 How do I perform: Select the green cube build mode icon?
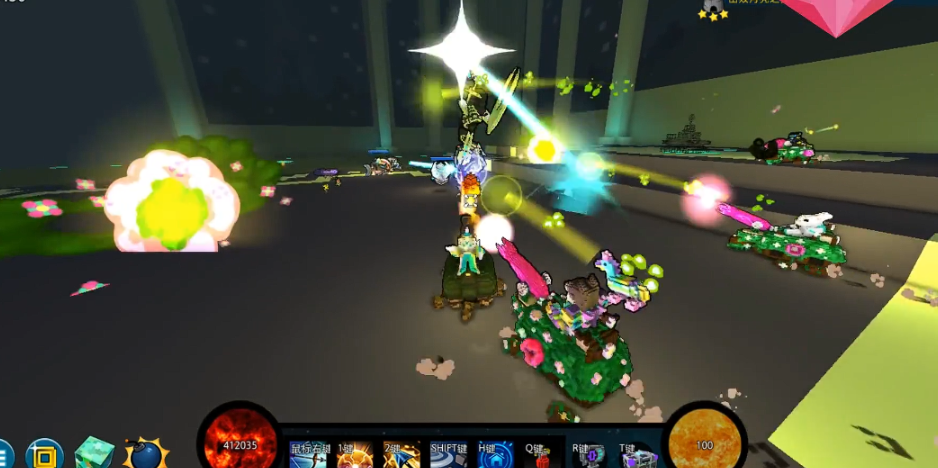pos(95,453)
